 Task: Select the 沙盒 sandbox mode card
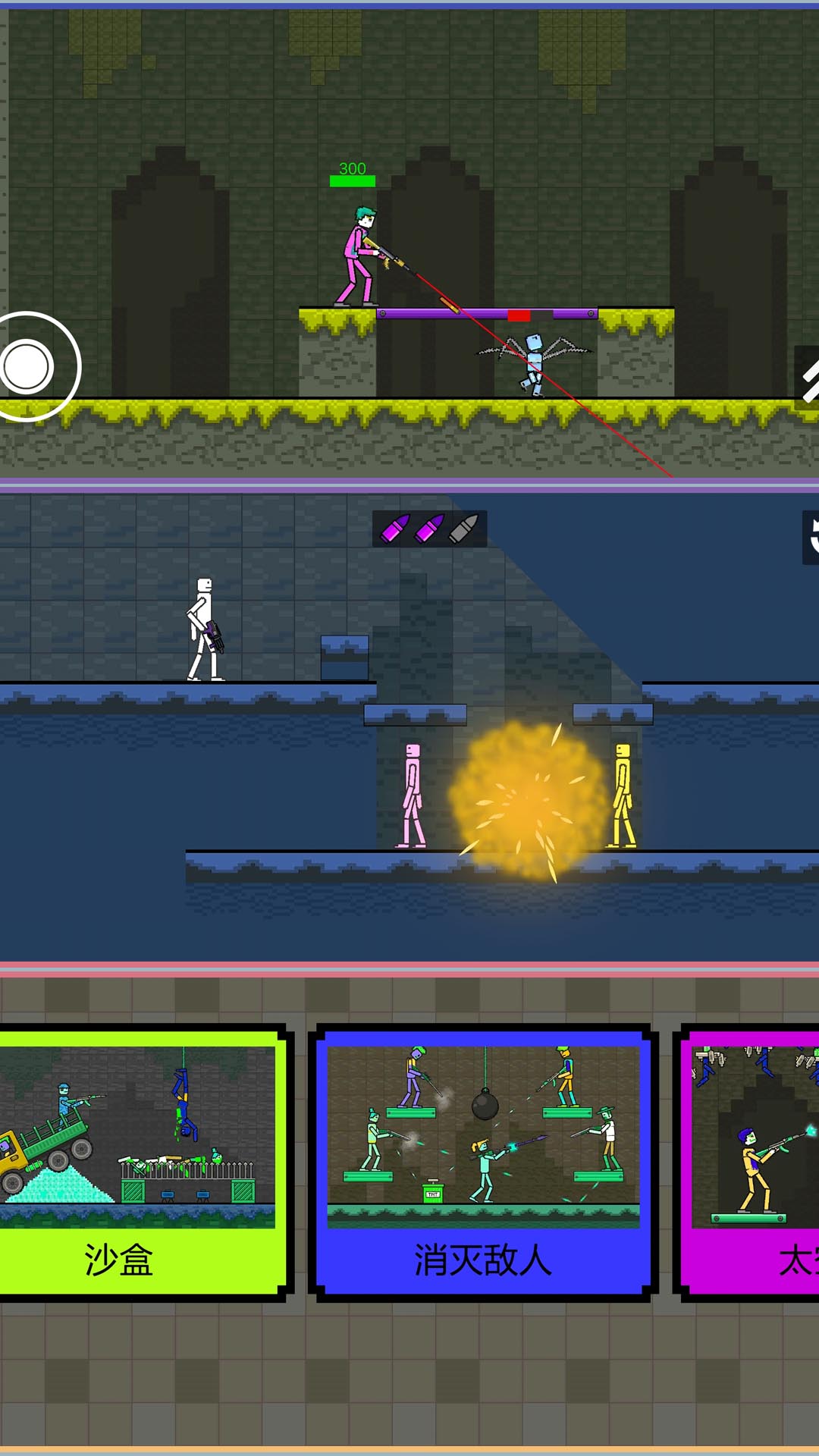point(140,1162)
